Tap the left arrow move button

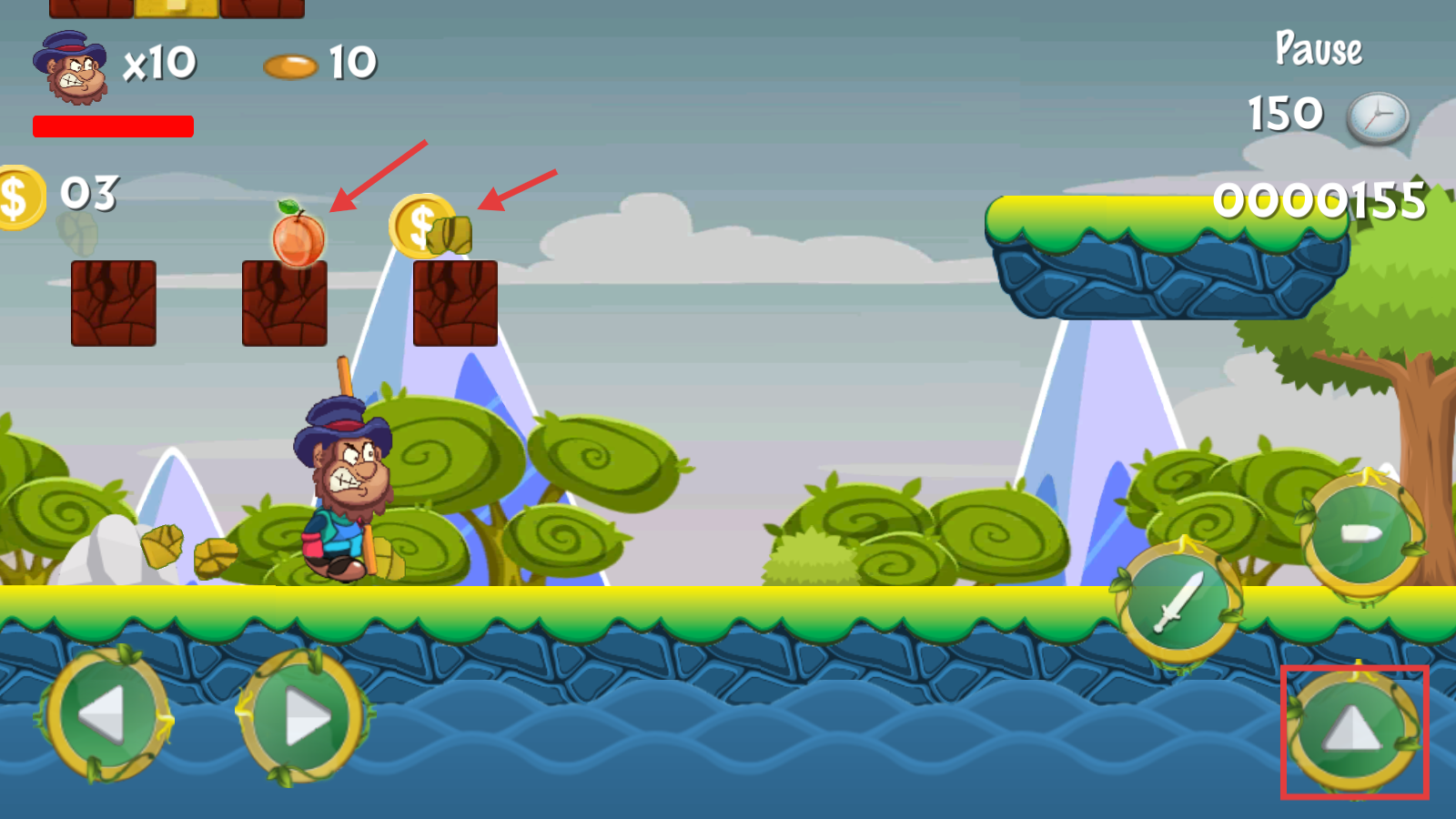(x=107, y=715)
